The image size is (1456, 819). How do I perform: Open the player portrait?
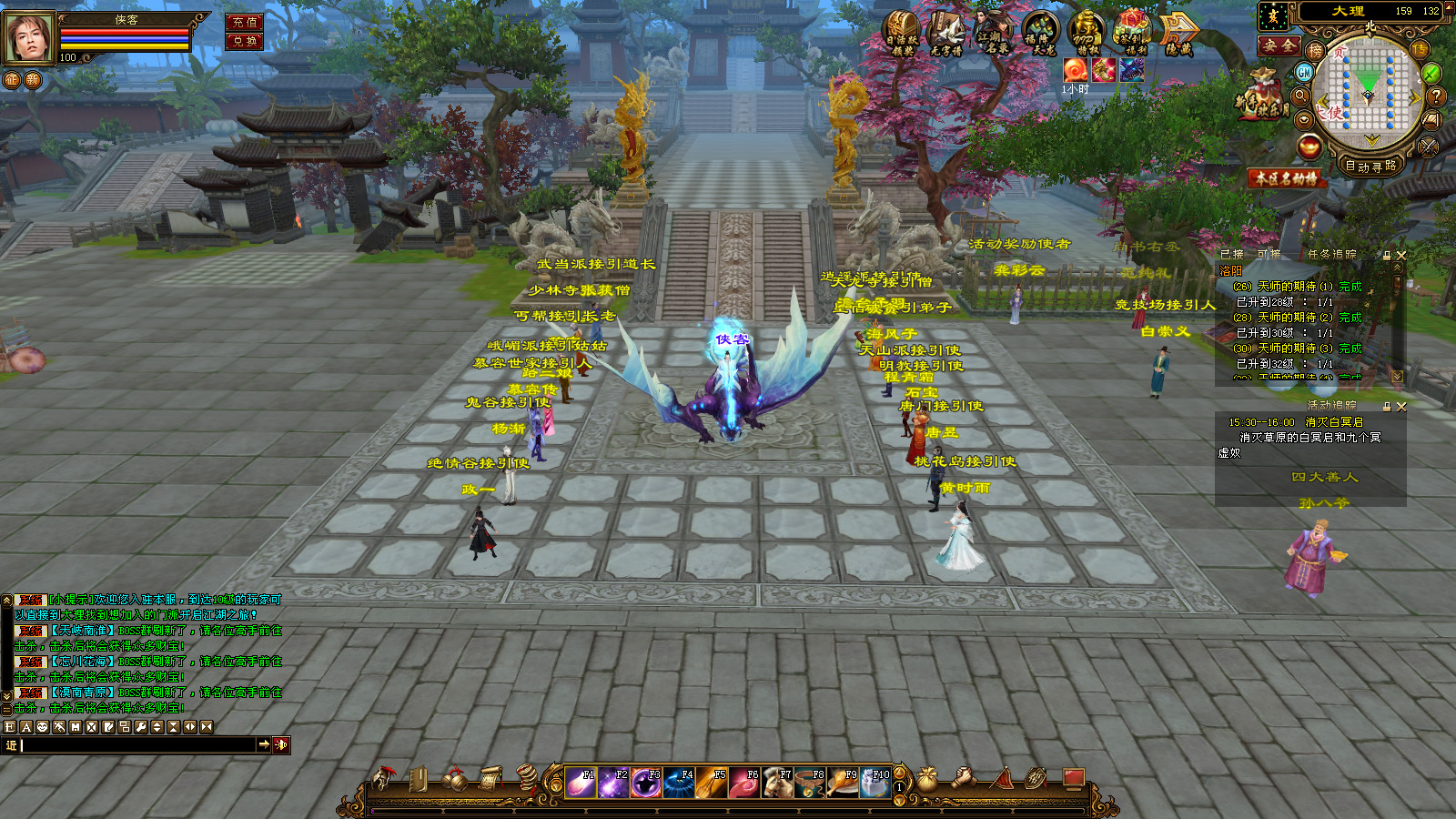click(x=29, y=38)
